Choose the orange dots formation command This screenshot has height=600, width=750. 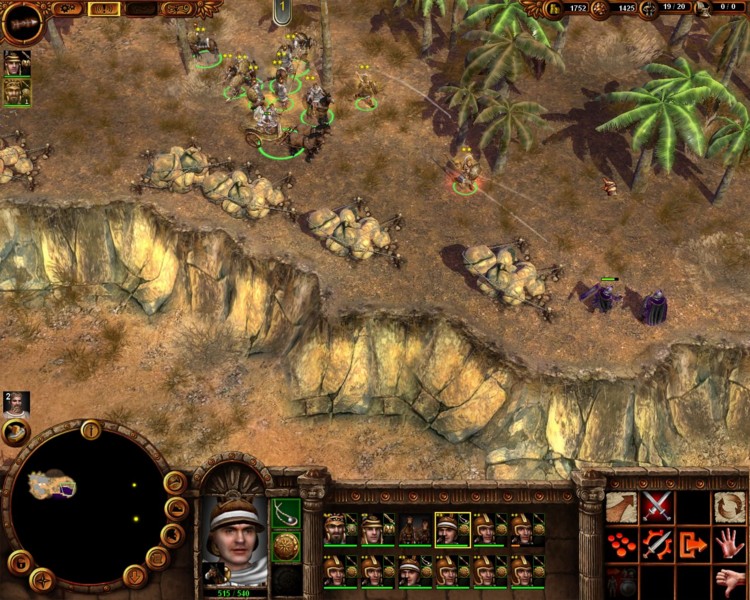622,545
